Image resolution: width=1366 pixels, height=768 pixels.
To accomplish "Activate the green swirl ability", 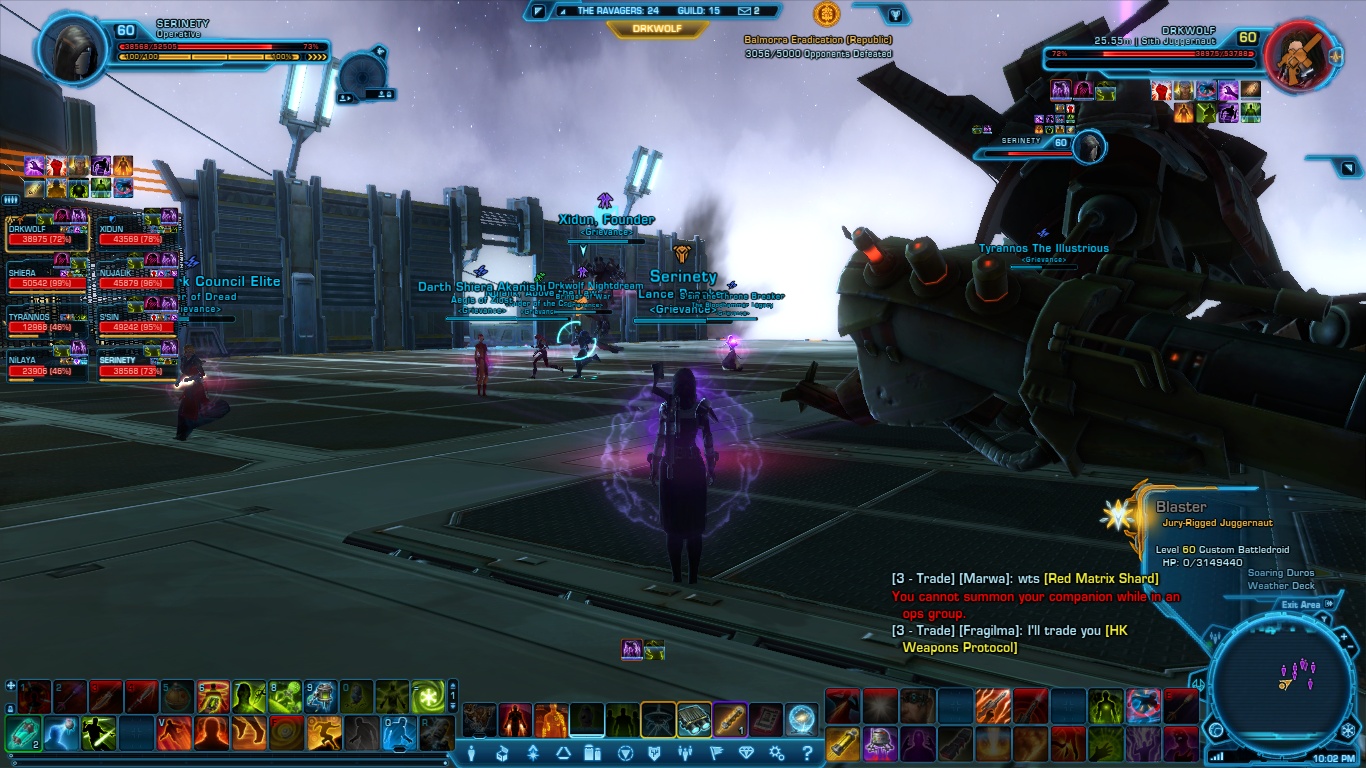I will coord(428,695).
